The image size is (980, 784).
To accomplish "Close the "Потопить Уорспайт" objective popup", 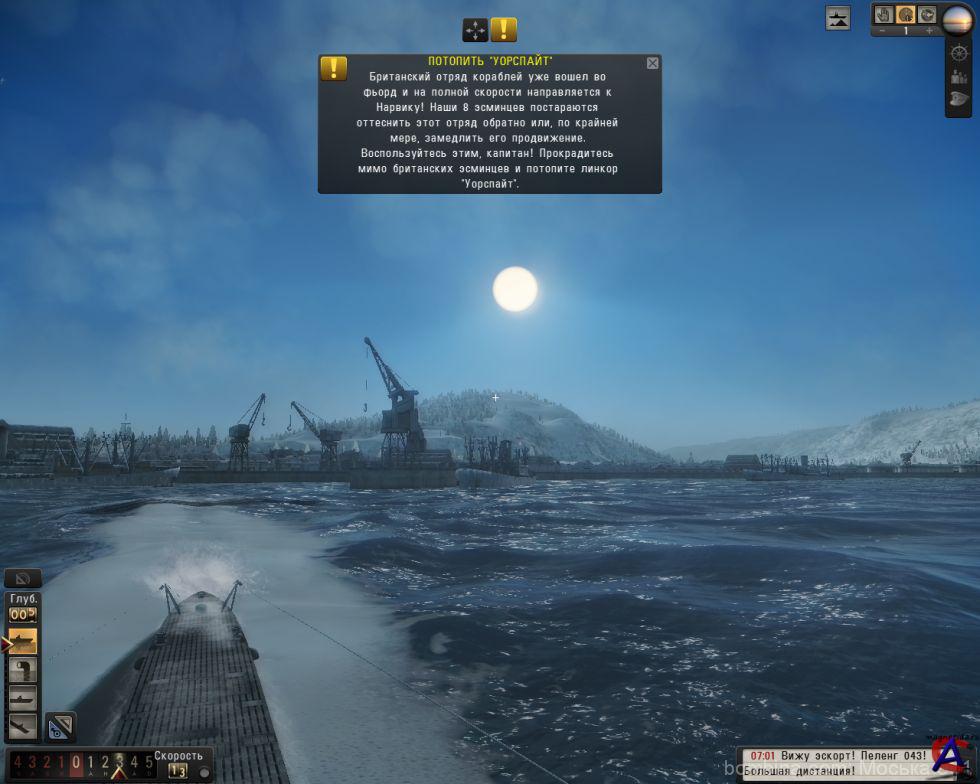I will [653, 63].
